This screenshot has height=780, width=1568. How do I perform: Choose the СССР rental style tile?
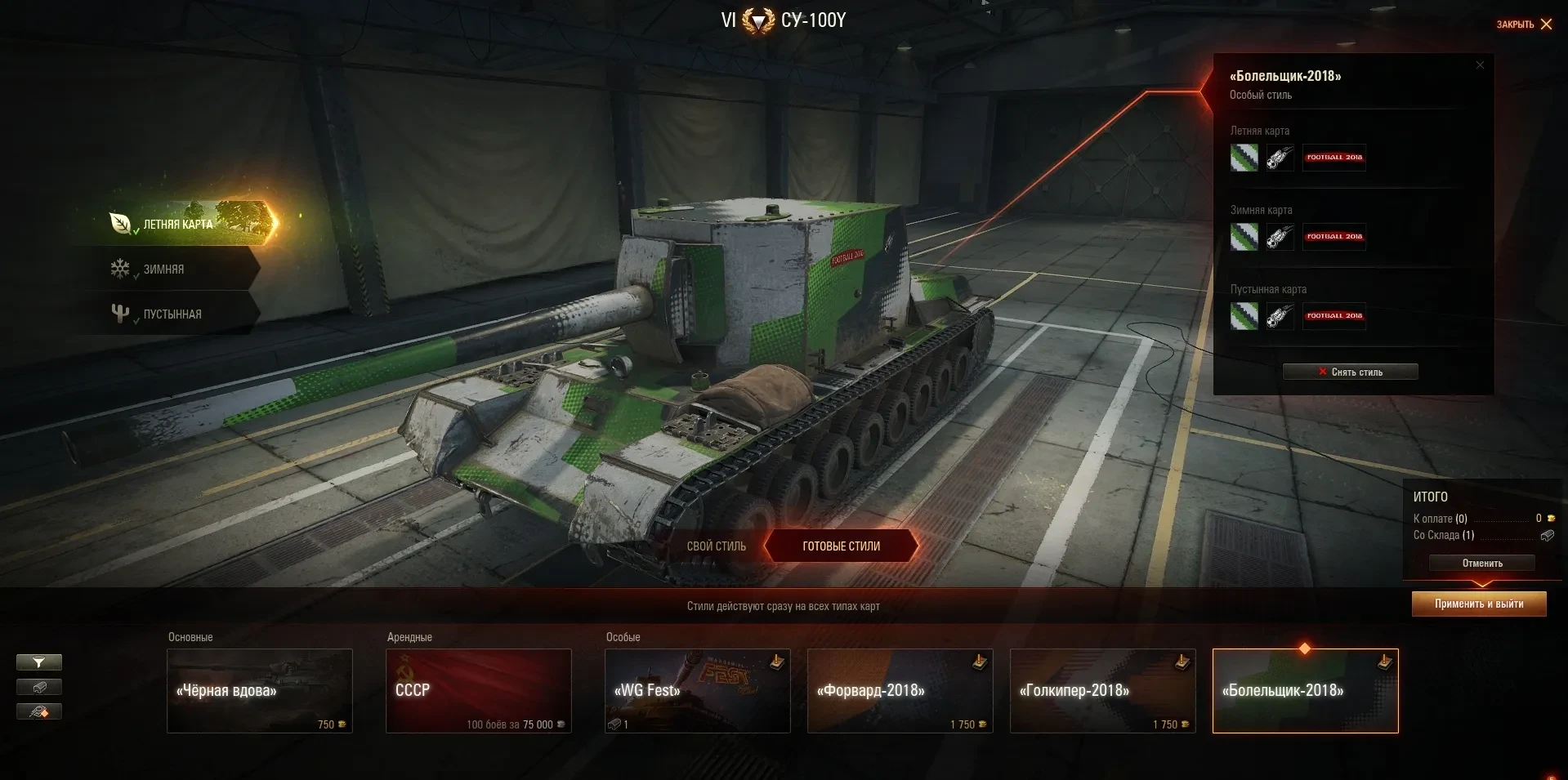(x=478, y=691)
